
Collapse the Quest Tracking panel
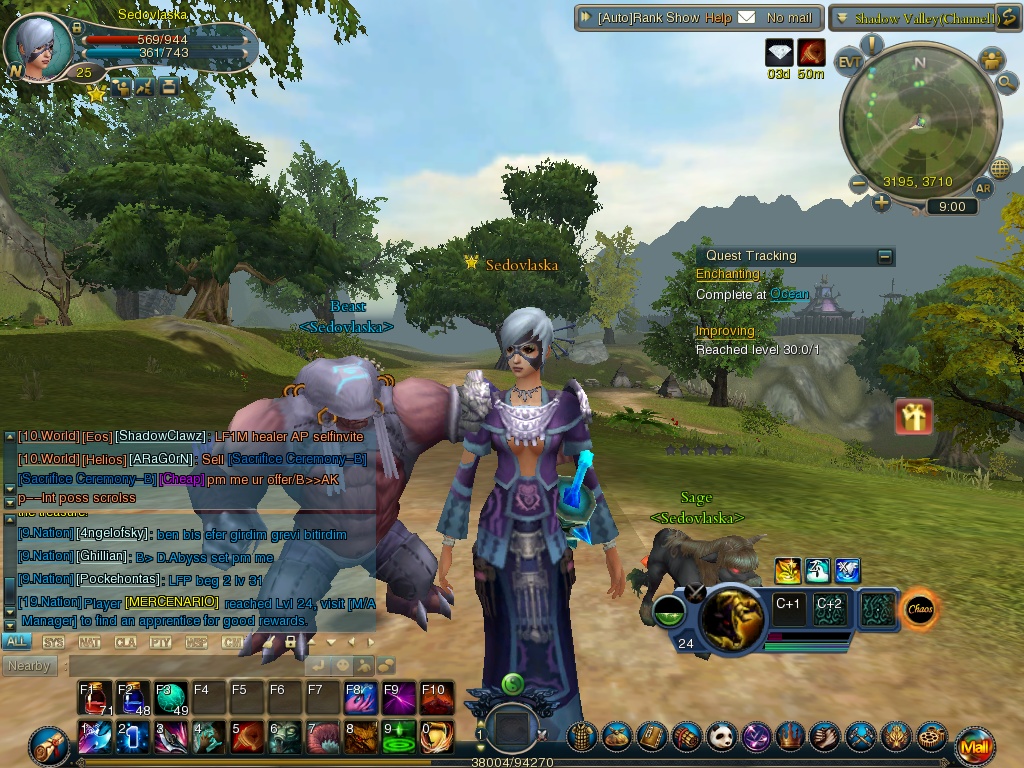pyautogui.click(x=885, y=257)
